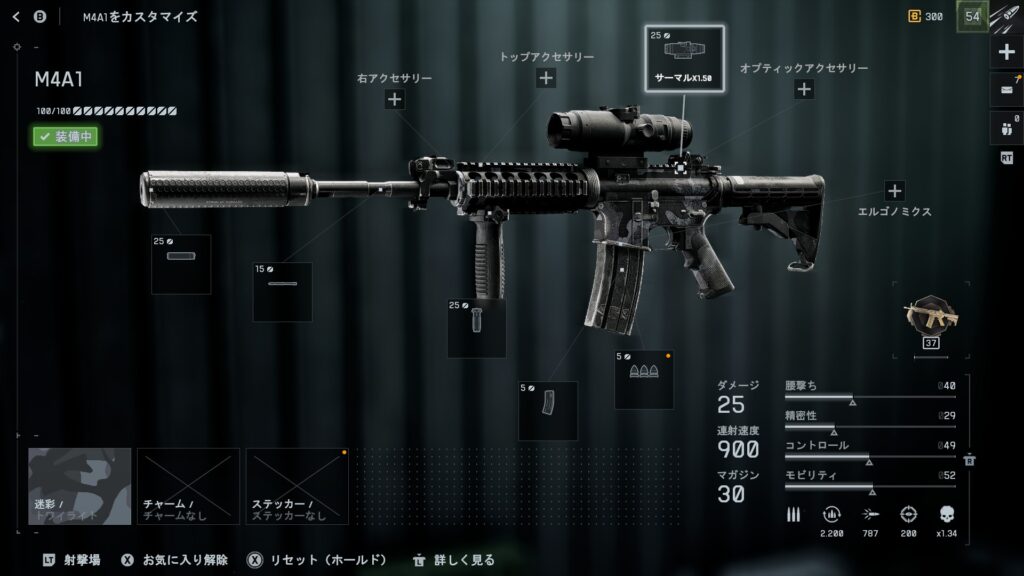Open the suppressor muzzle slot
1024x576 pixels.
click(x=181, y=264)
